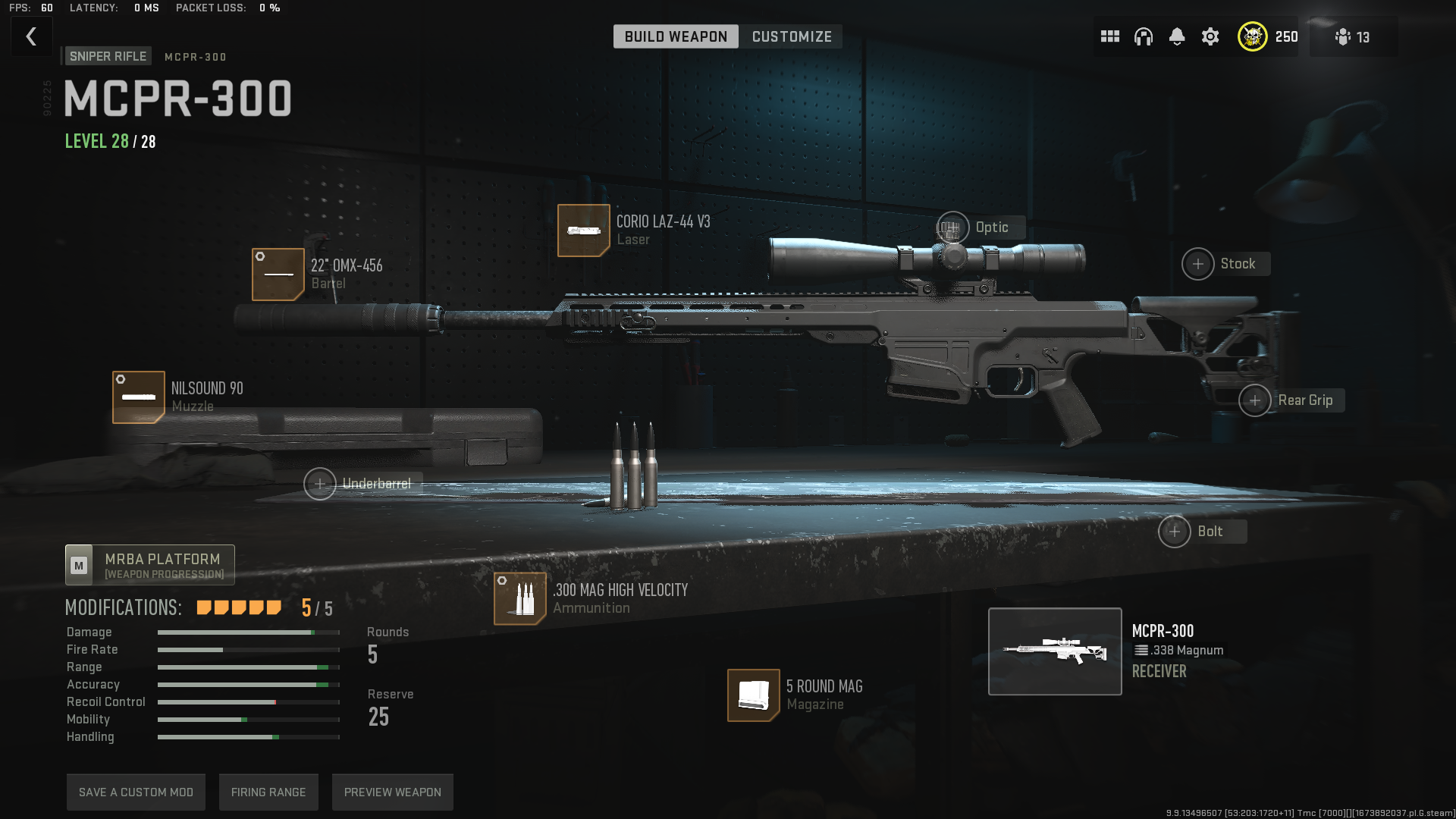This screenshot has height=819, width=1456.
Task: Go back using the arrow button
Action: pos(31,36)
